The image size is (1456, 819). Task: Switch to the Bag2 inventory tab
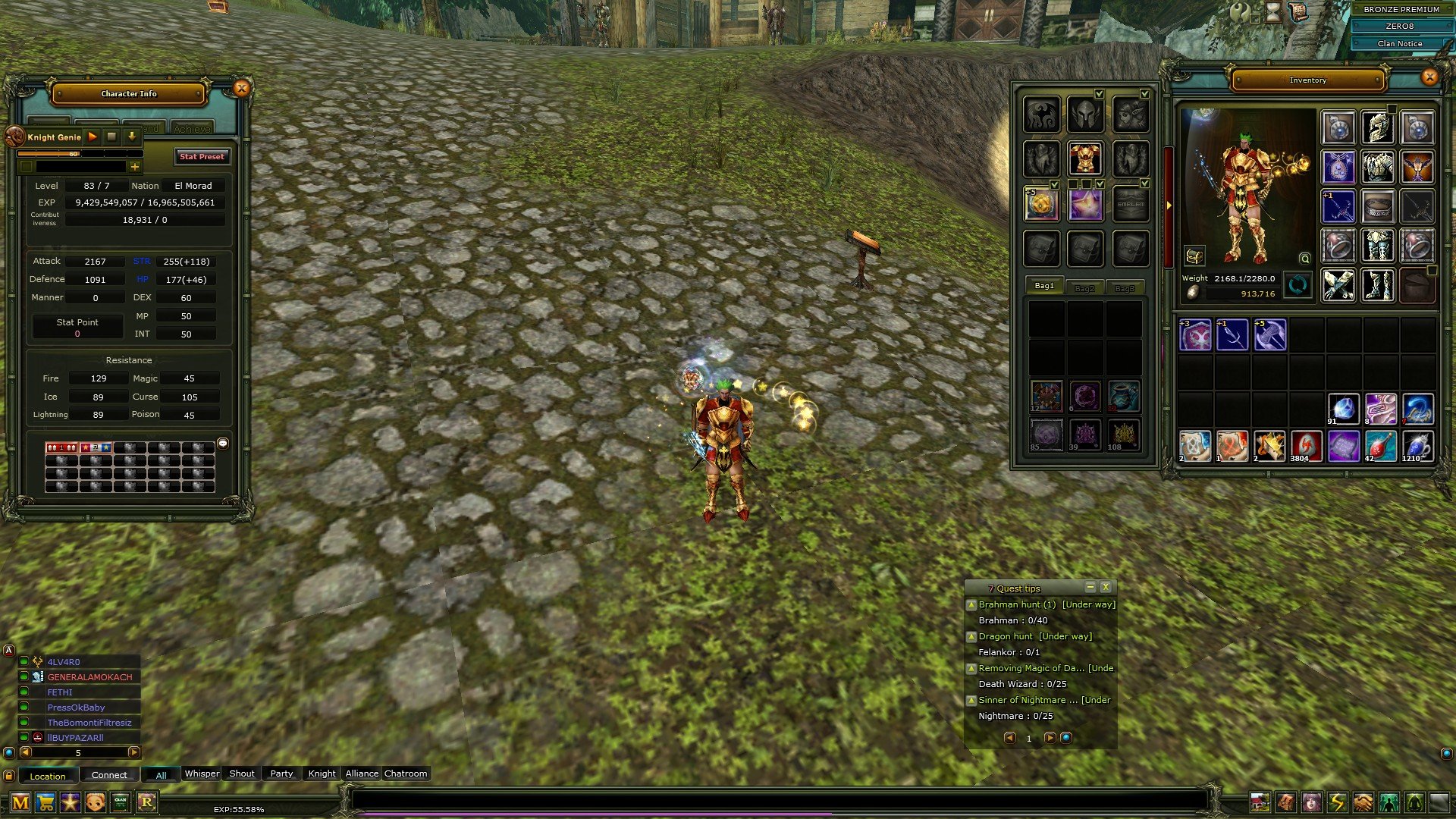[x=1084, y=287]
